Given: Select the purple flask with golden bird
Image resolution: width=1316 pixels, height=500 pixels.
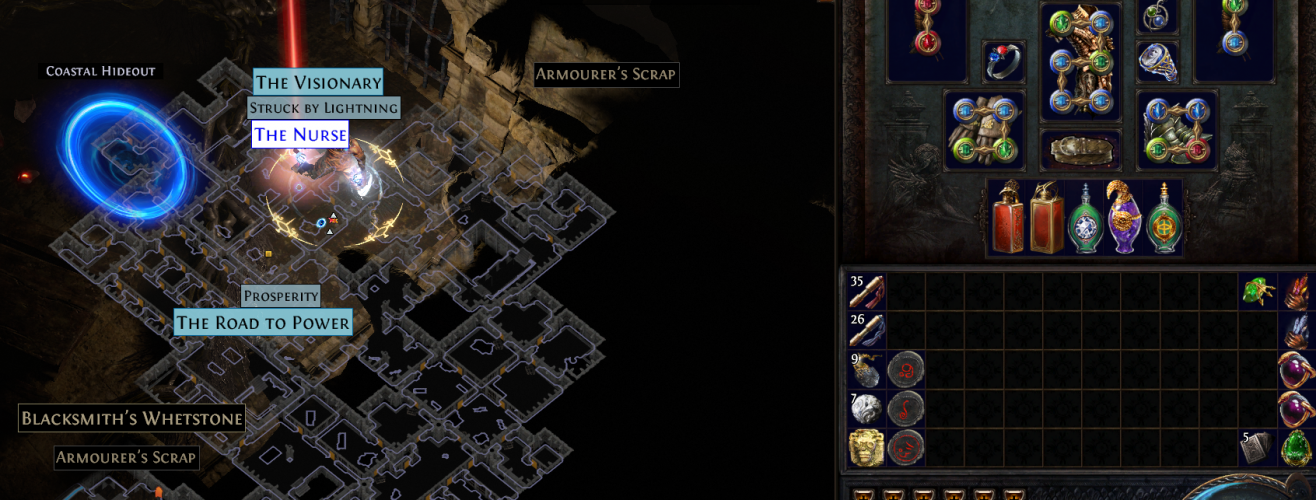Looking at the screenshot, I should 1123,217.
